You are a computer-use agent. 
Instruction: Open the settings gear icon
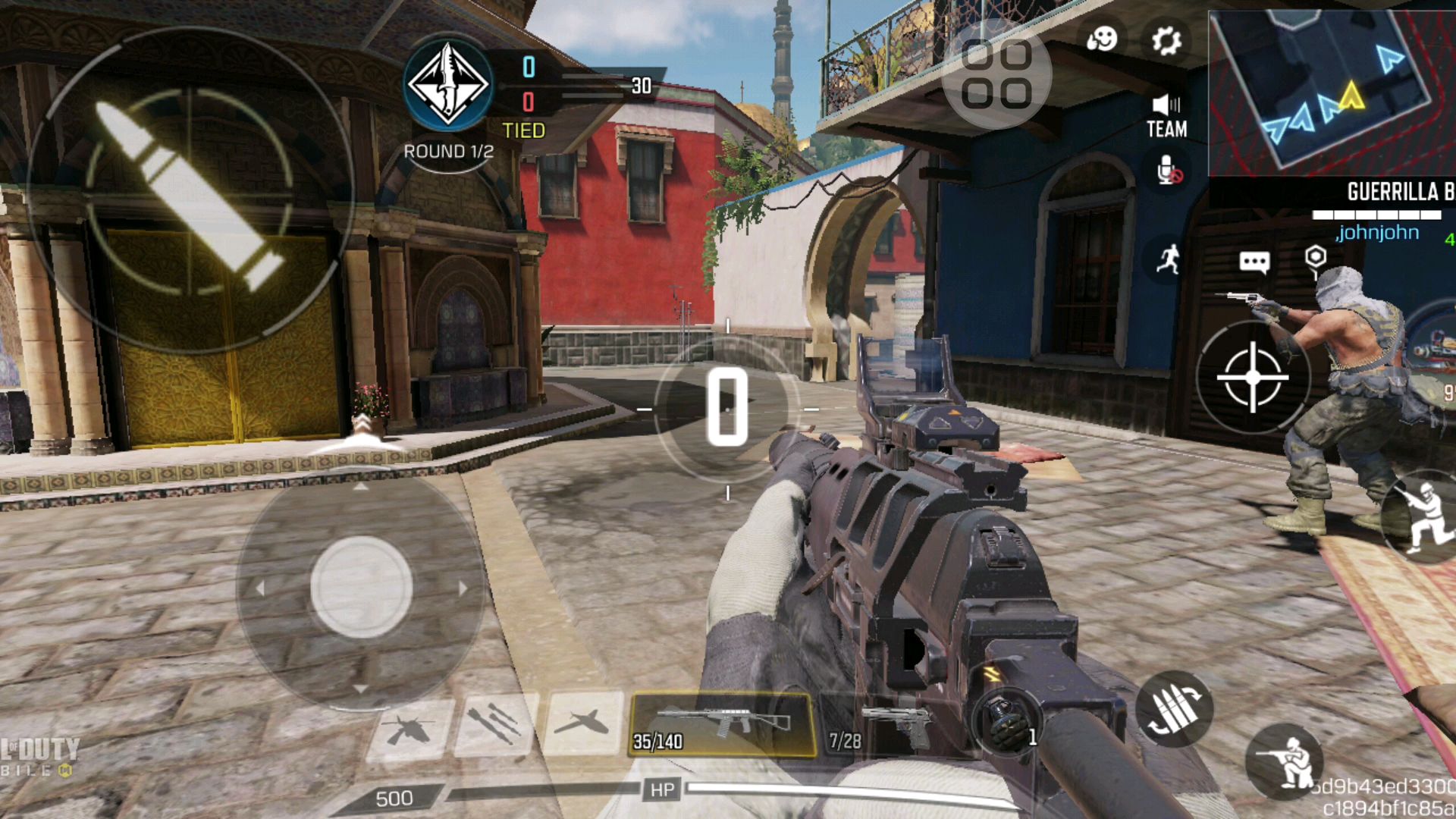(1166, 40)
